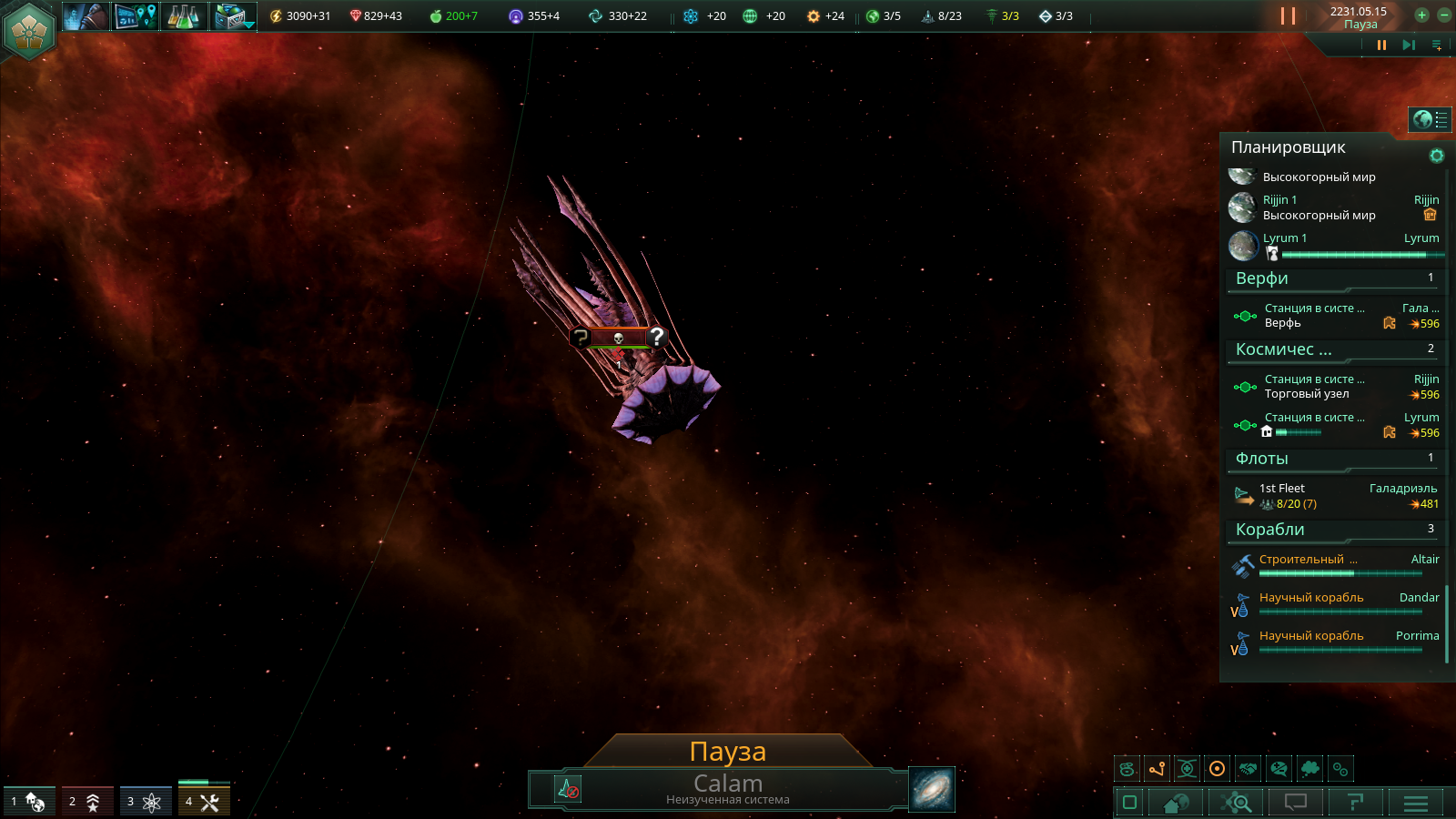The height and width of the screenshot is (819, 1456).
Task: Decrease game speed with the minus button
Action: click(x=1444, y=15)
